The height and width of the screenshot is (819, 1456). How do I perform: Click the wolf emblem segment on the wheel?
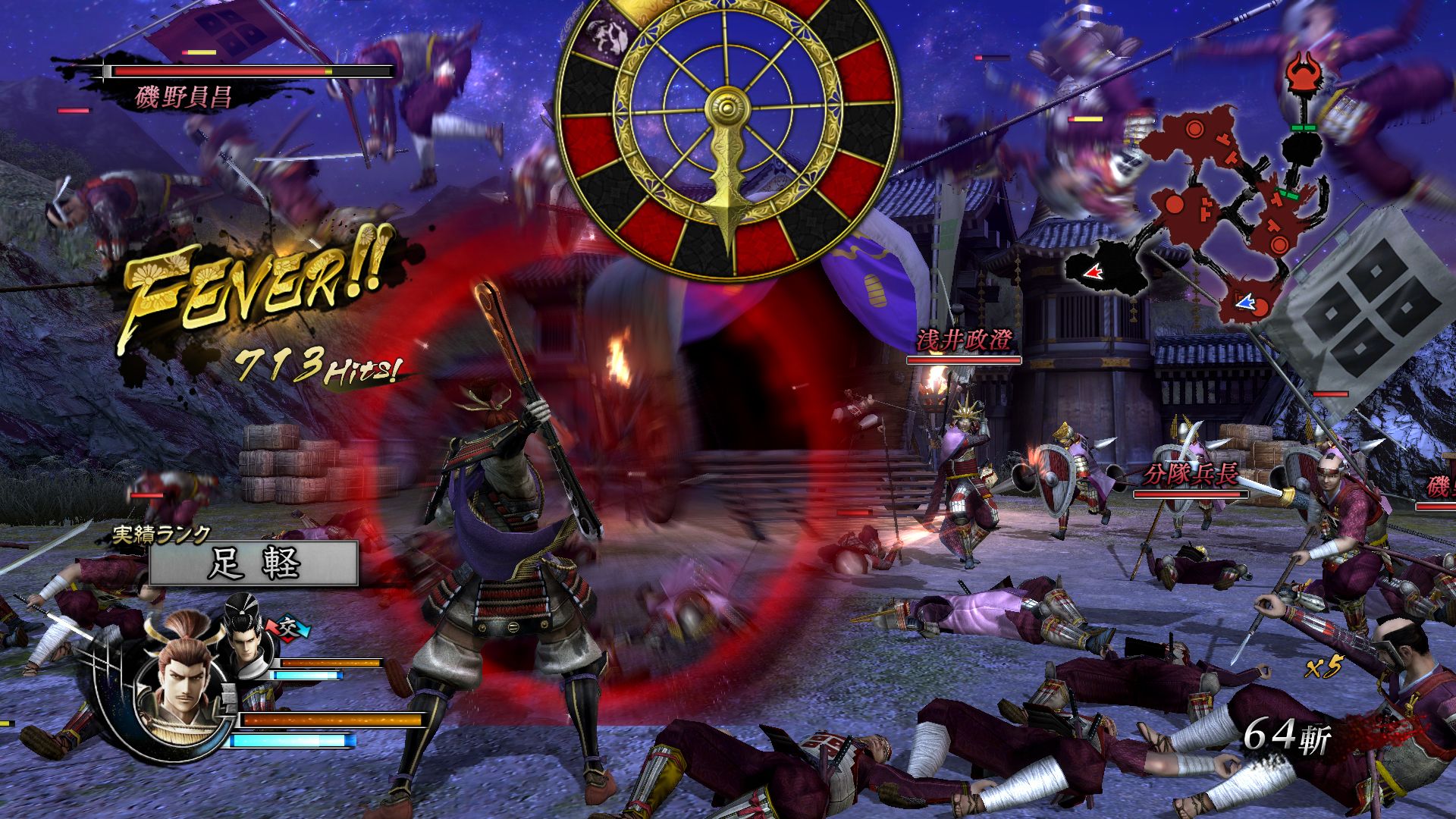tap(607, 34)
